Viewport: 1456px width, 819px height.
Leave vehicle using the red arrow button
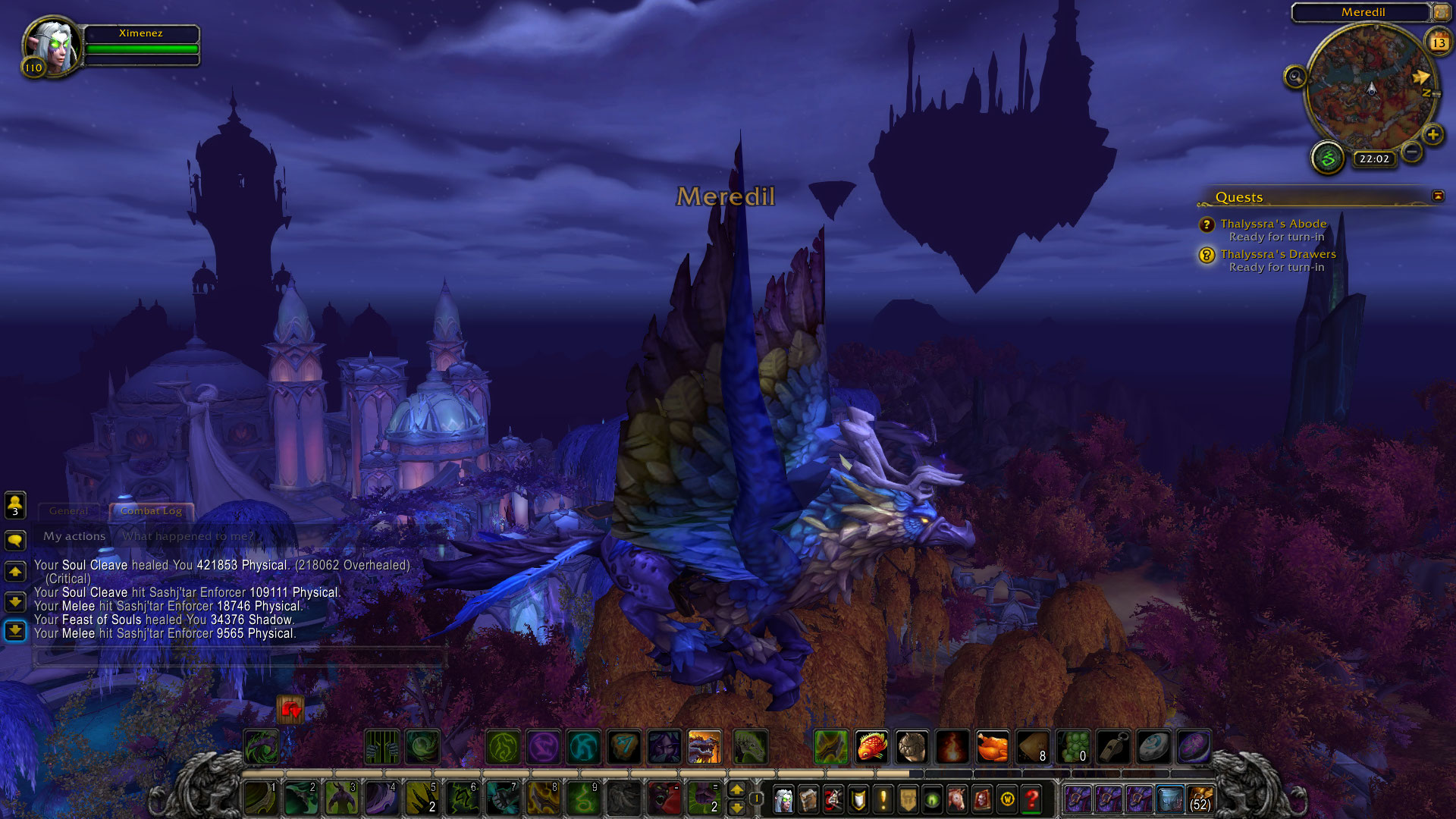coord(290,710)
